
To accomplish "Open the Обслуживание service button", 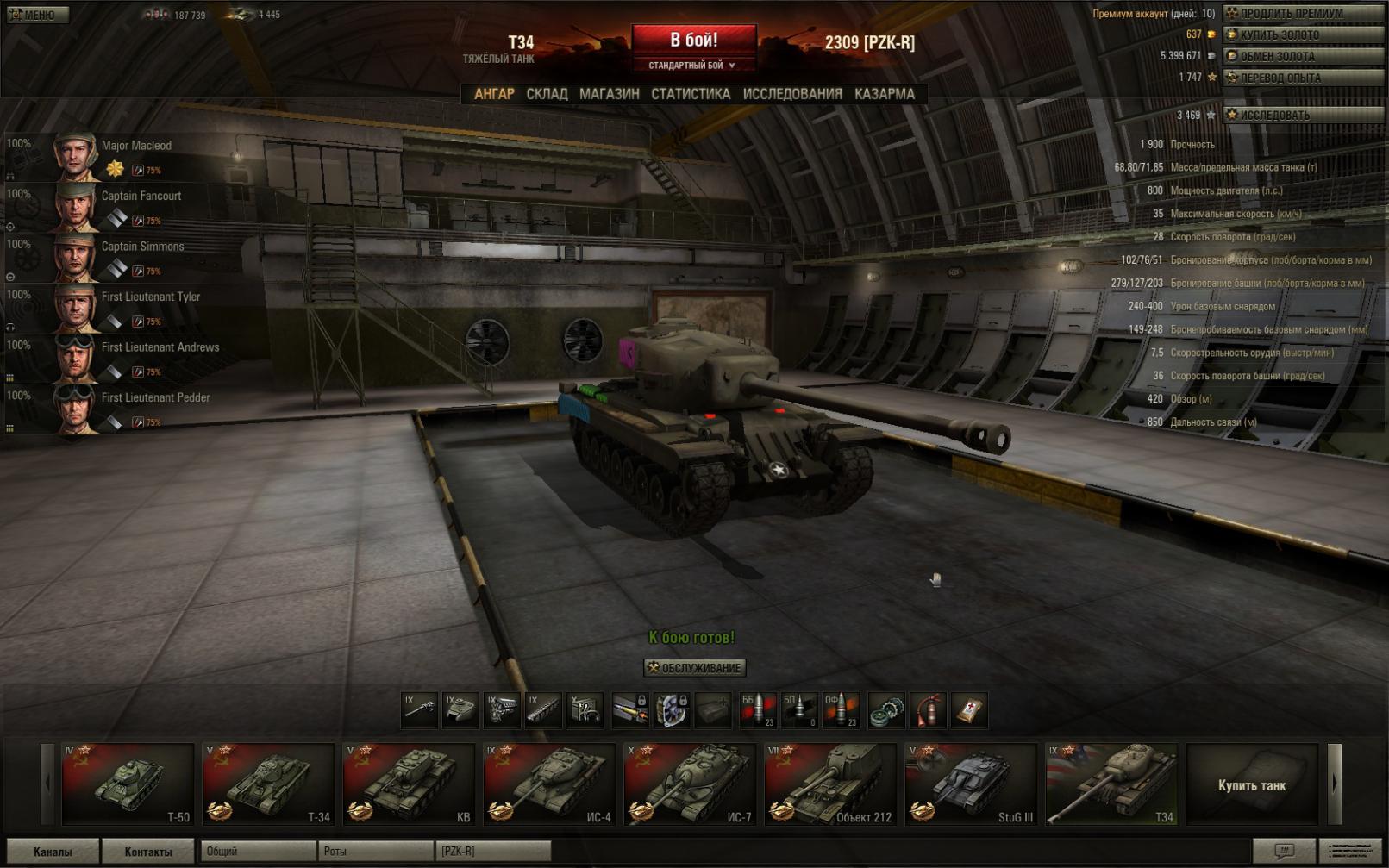I will pos(694,668).
